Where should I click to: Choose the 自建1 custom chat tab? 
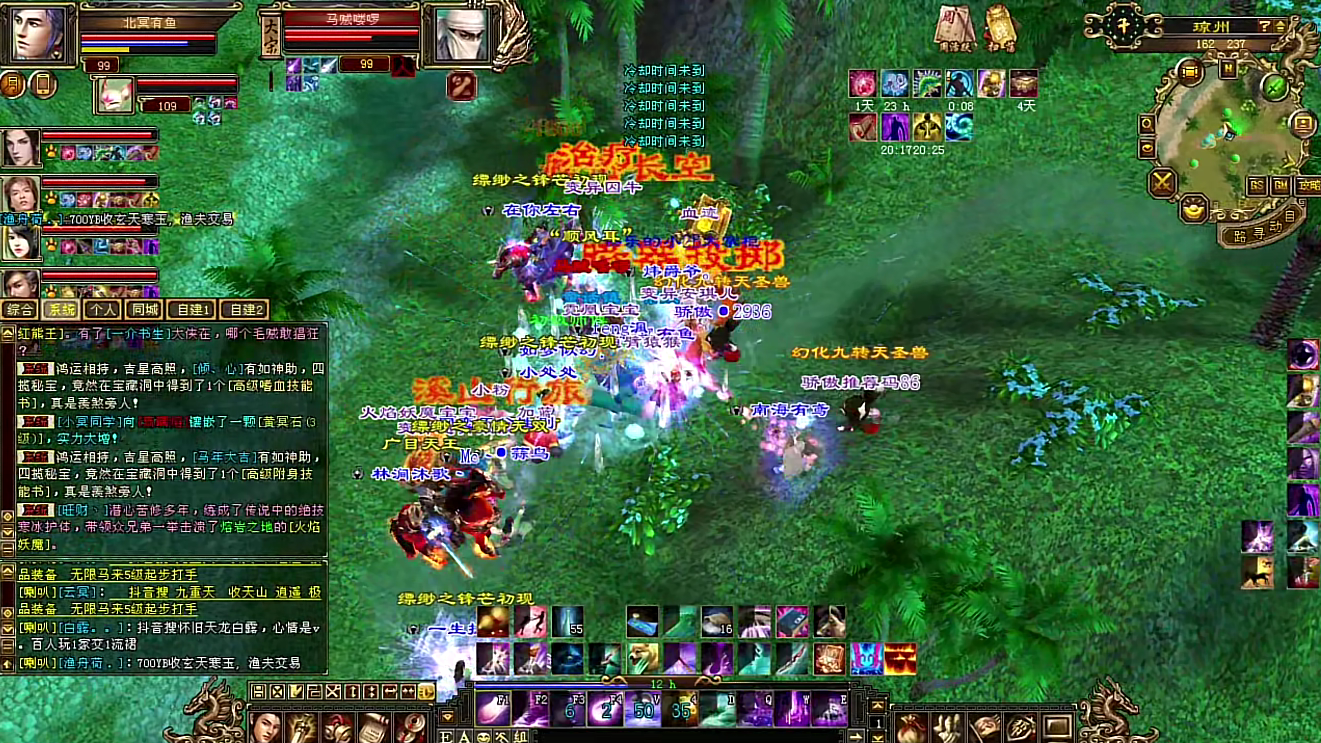pos(189,310)
